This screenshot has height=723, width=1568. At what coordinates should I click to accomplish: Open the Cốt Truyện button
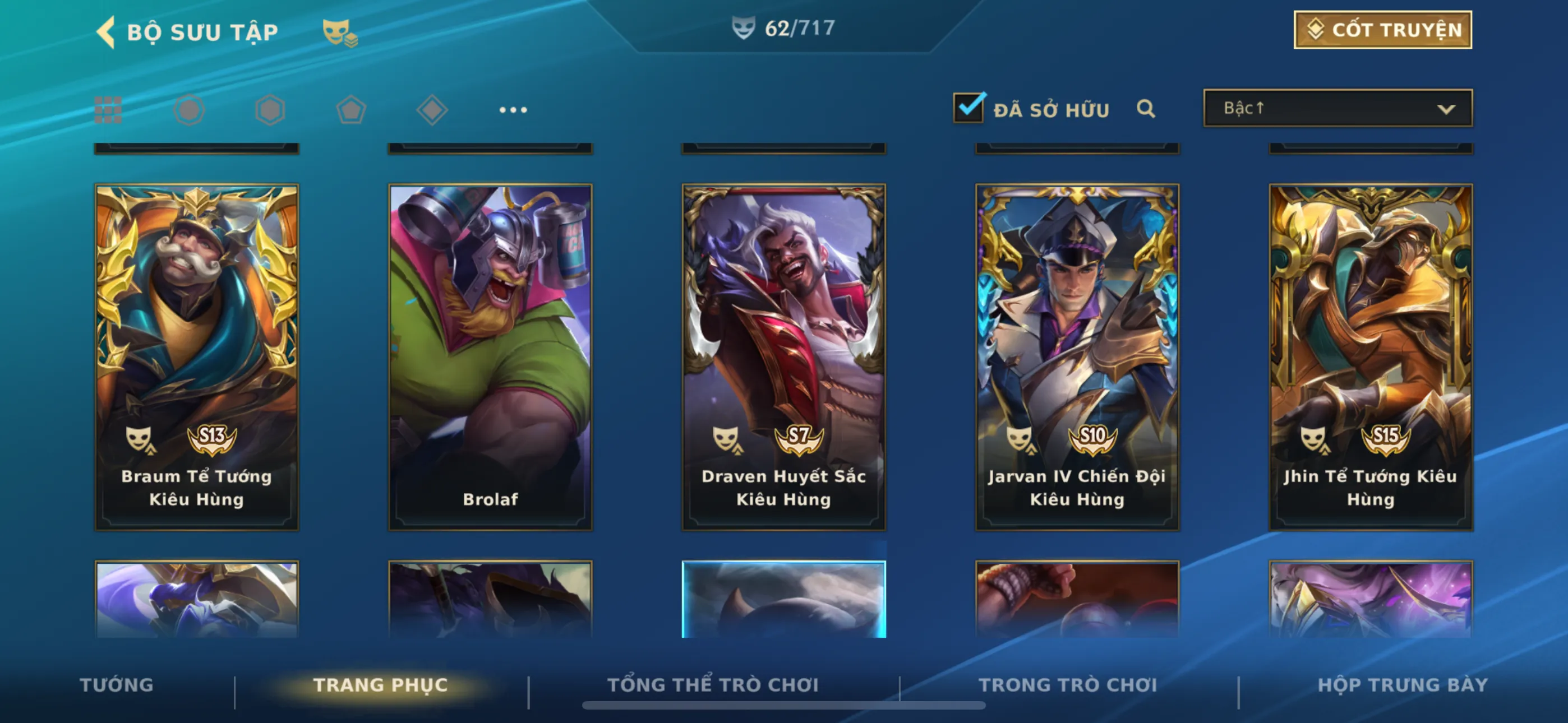[1382, 30]
